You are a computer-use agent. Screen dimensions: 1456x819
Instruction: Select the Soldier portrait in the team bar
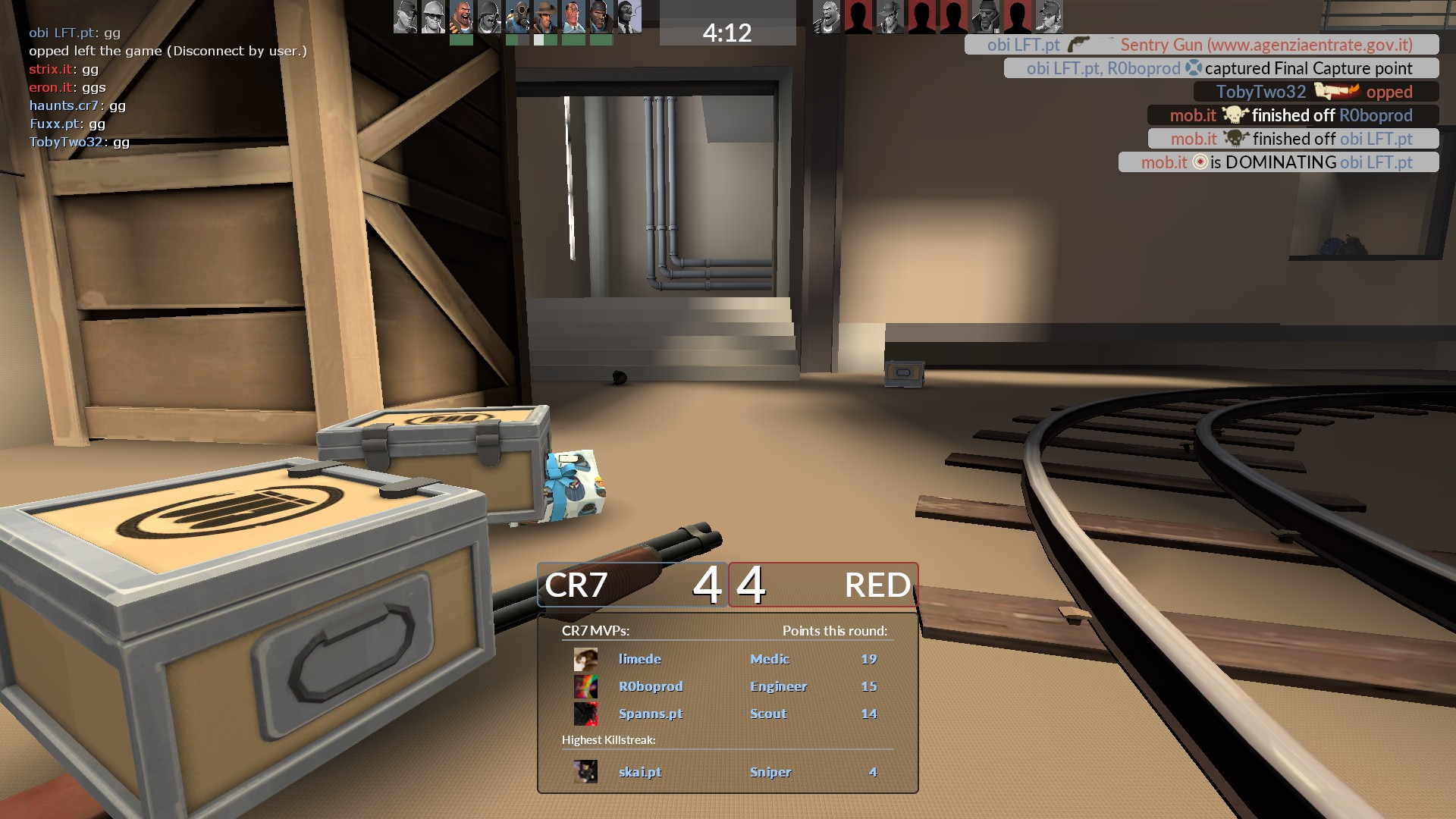pyautogui.click(x=489, y=17)
